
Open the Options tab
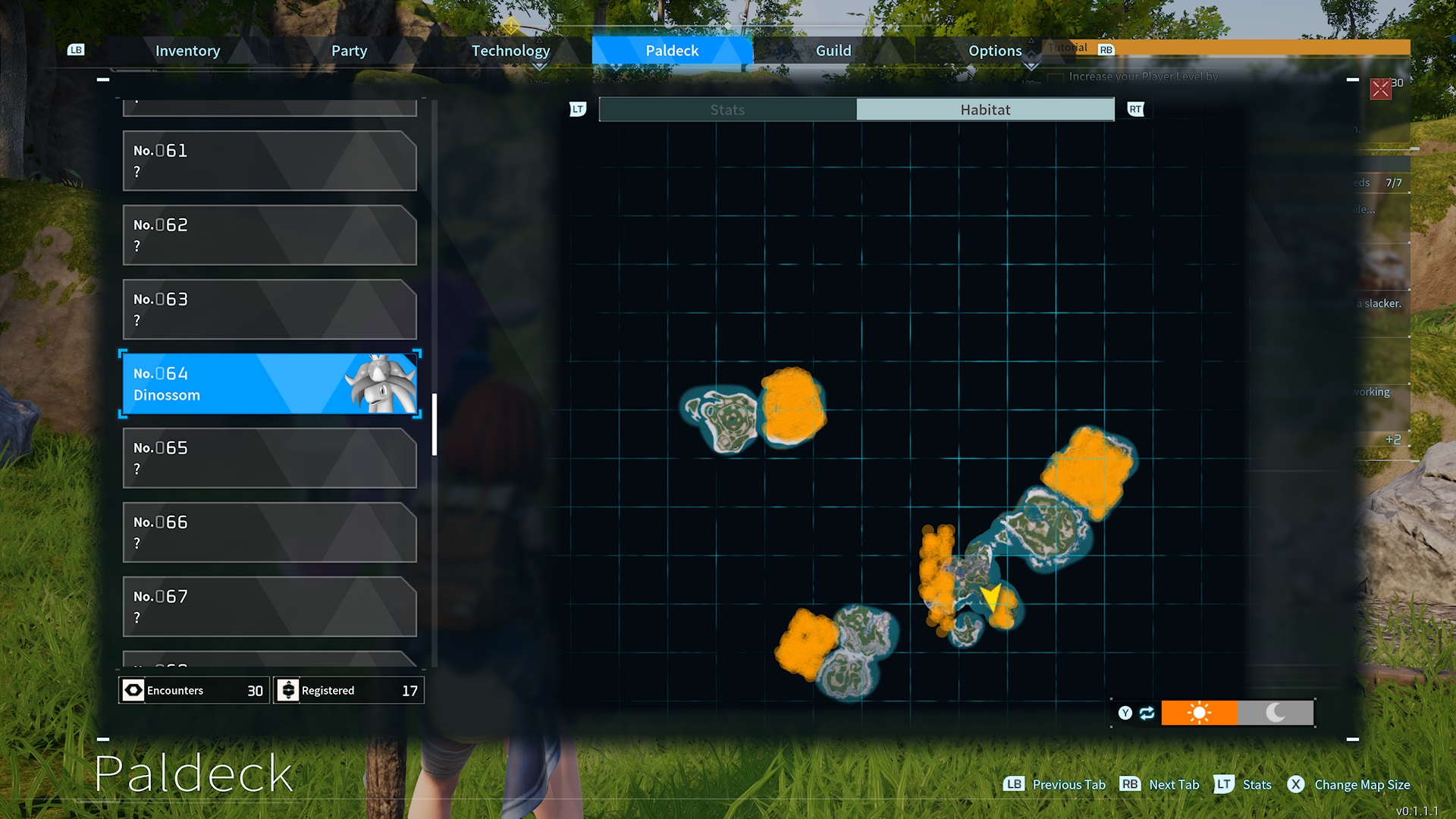pyautogui.click(x=995, y=51)
